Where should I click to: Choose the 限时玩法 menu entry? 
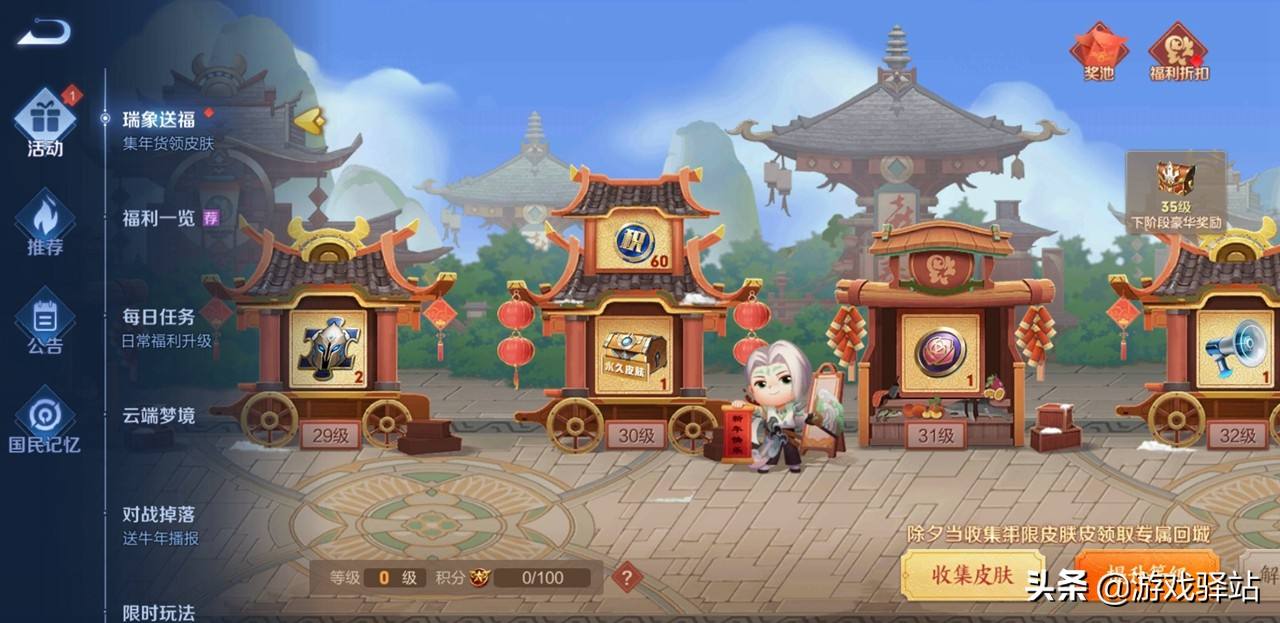[159, 611]
